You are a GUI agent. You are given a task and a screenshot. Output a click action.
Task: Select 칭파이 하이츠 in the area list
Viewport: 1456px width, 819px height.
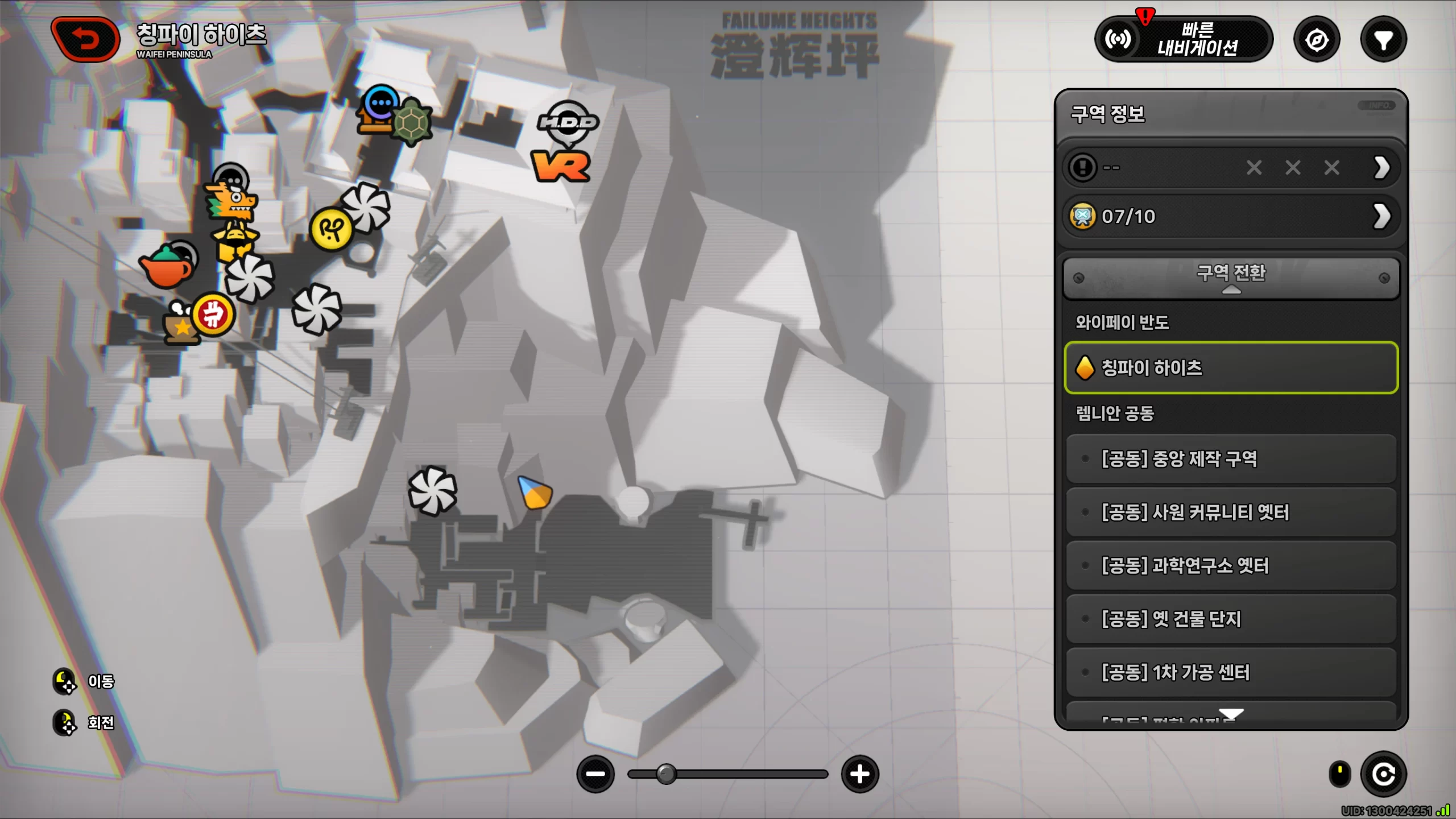pyautogui.click(x=1231, y=368)
